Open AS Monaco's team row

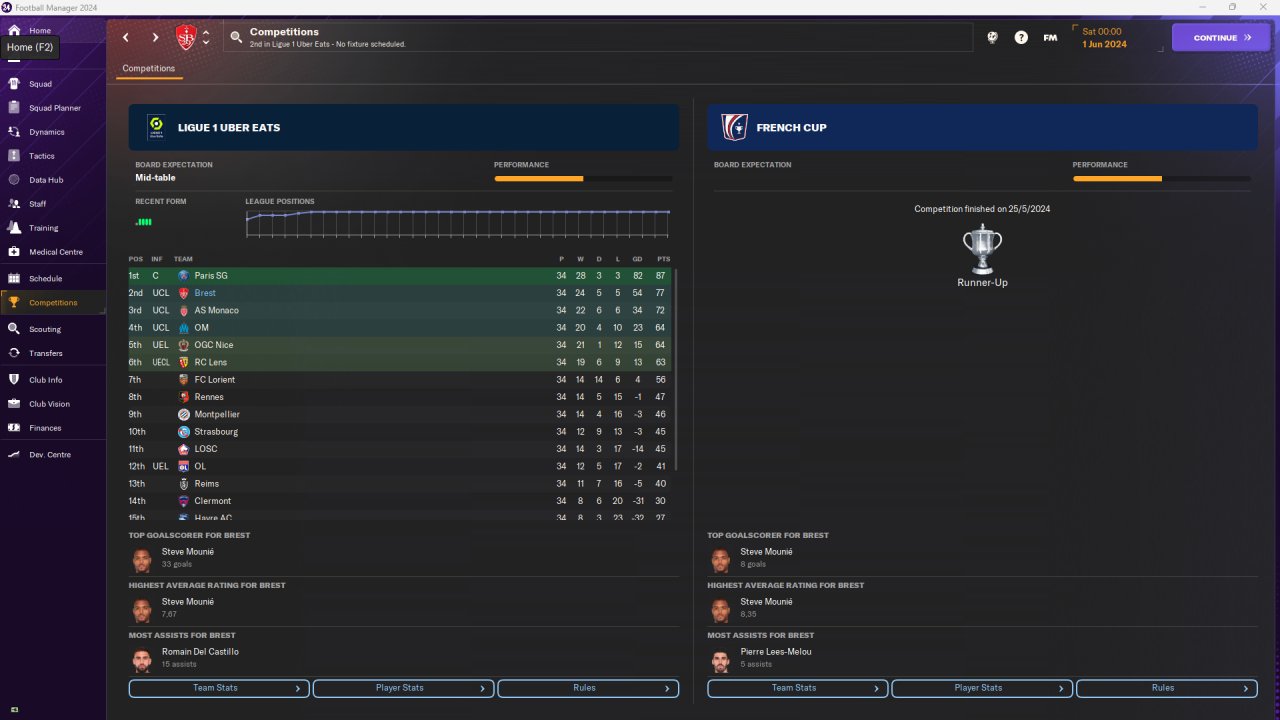pos(216,310)
